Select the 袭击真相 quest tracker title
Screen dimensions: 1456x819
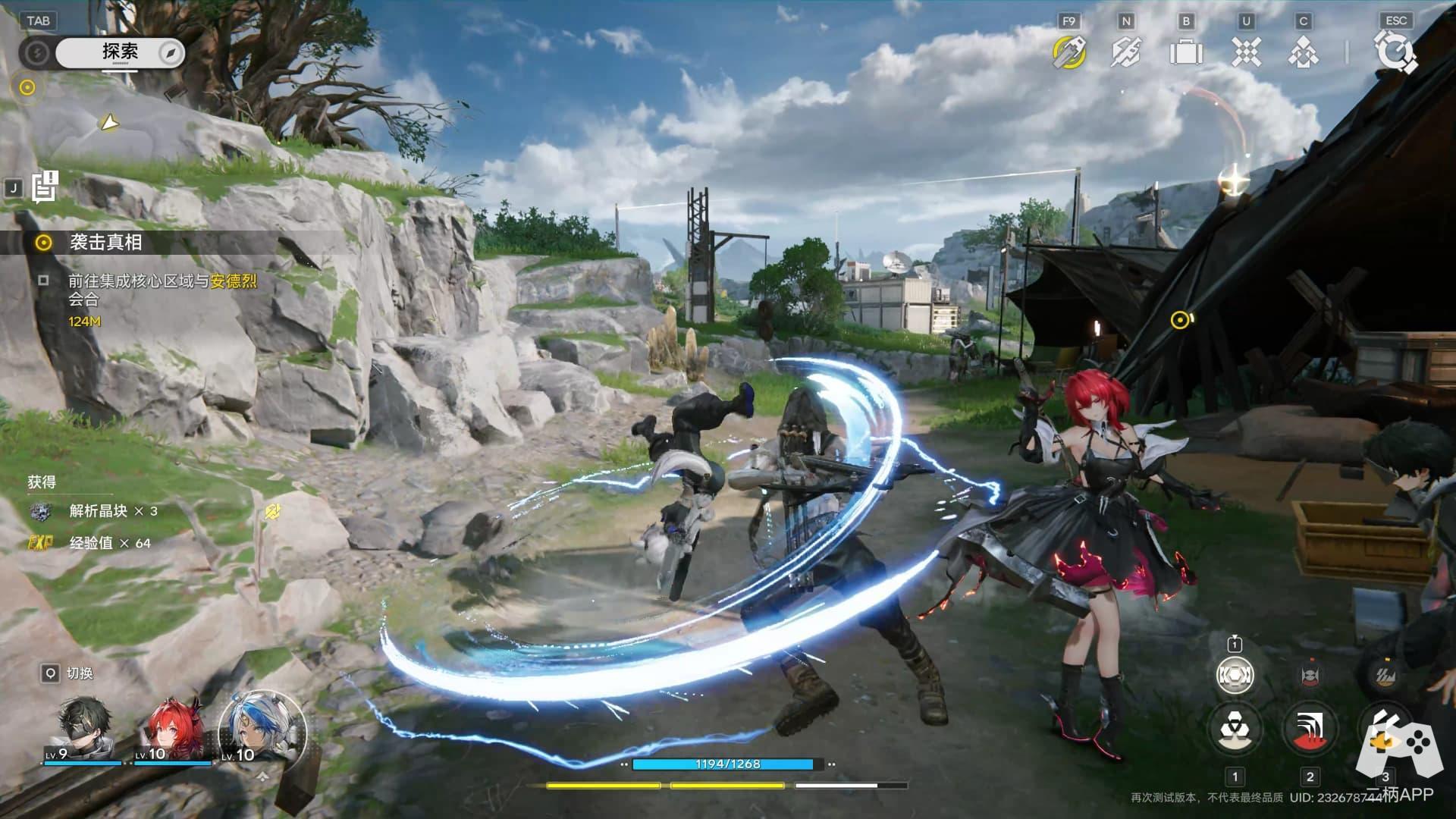(105, 242)
